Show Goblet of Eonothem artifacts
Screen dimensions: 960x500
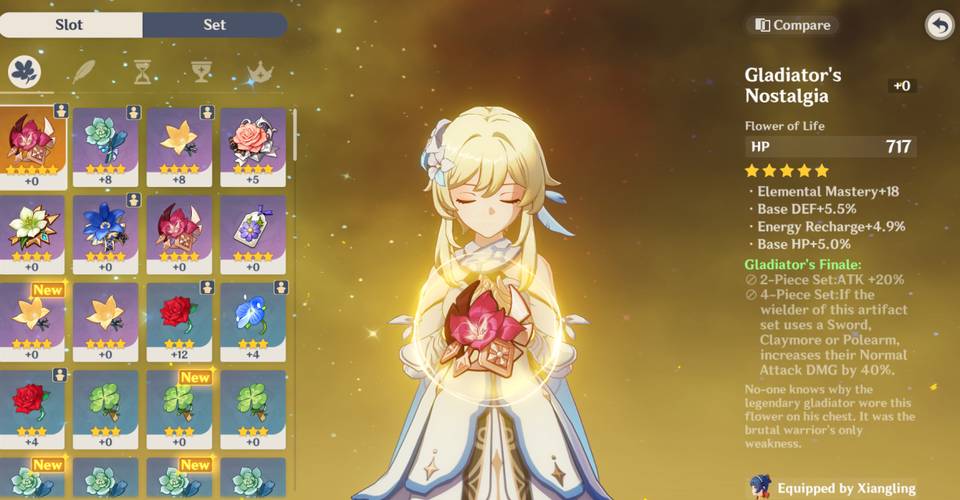pos(201,72)
